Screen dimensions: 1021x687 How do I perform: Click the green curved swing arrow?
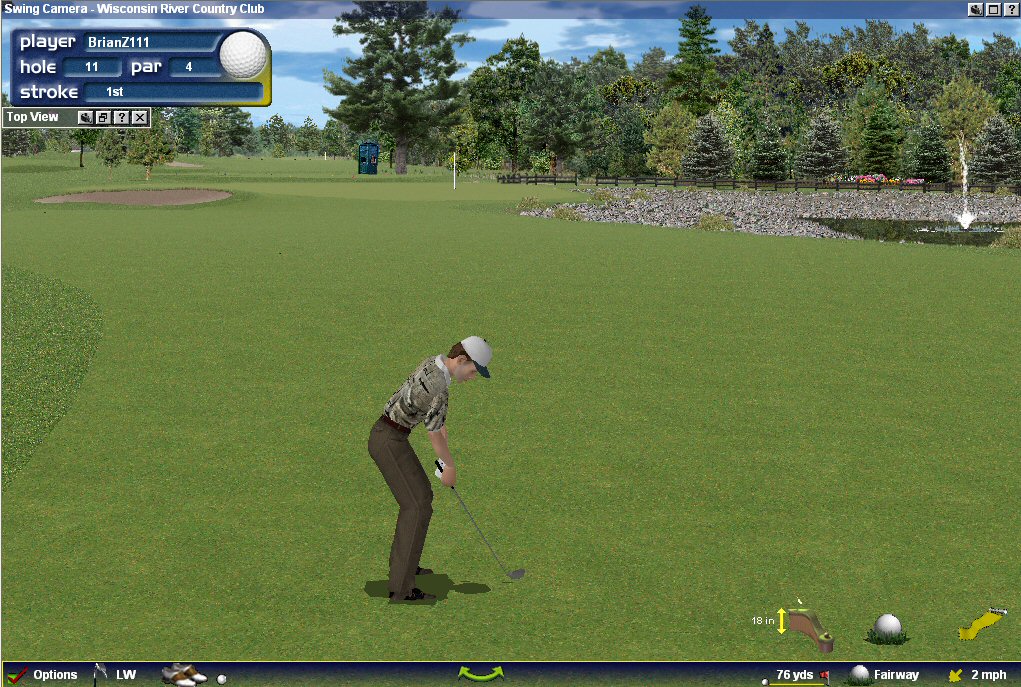[x=480, y=674]
